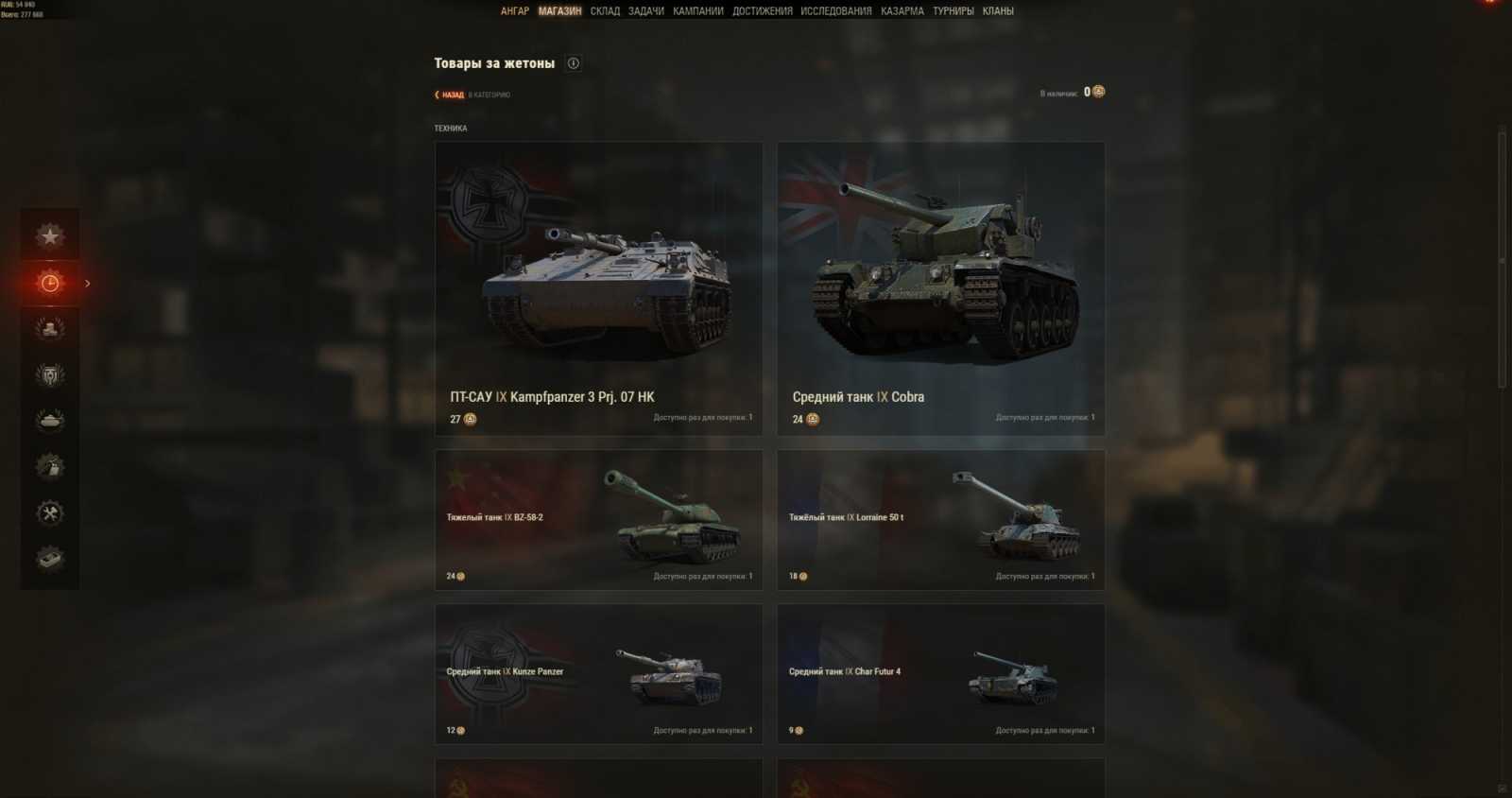Viewport: 1512px width, 798px height.
Task: Select the star category in left sidebar
Action: tap(49, 234)
